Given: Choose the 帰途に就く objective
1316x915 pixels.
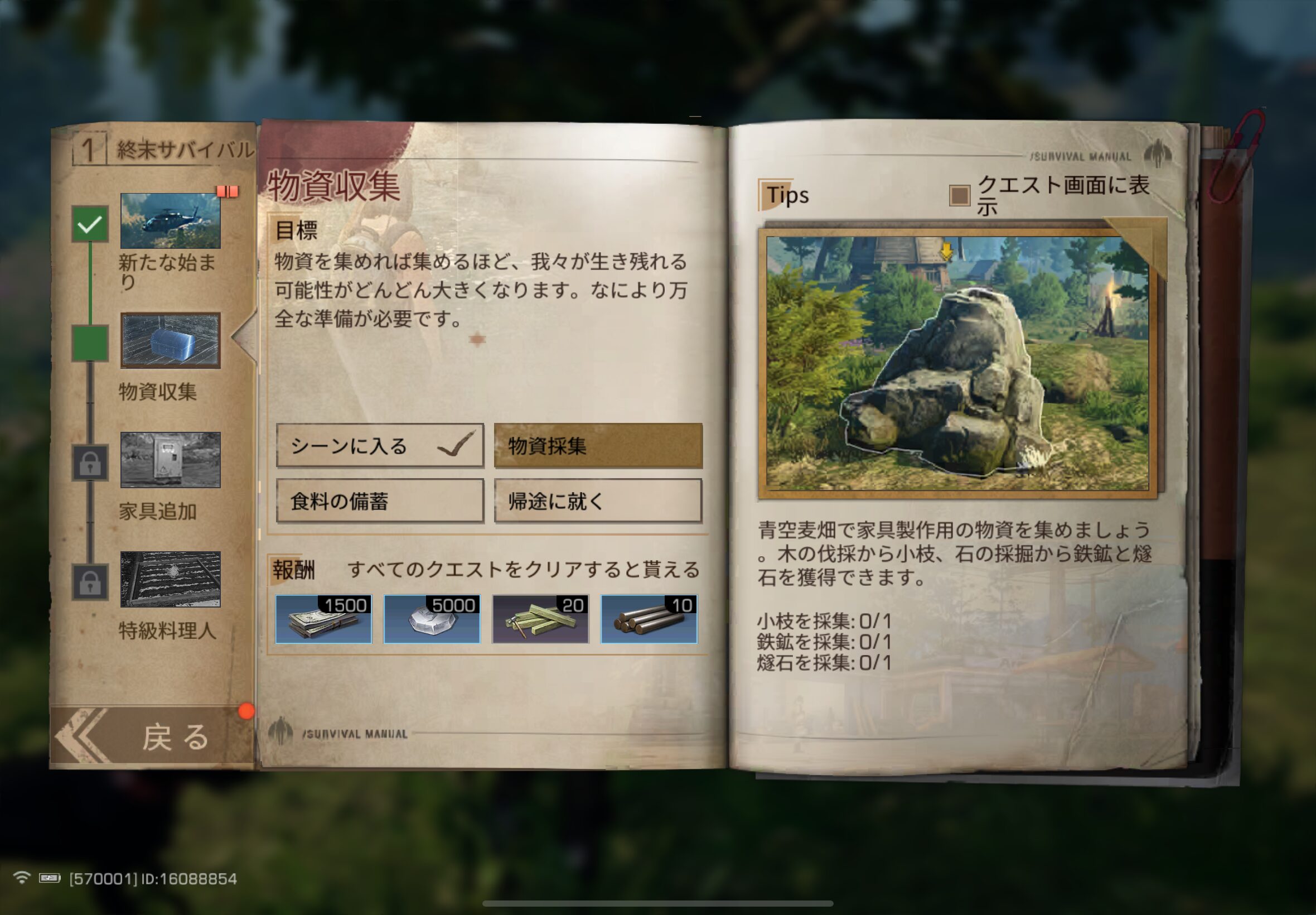Looking at the screenshot, I should (598, 501).
